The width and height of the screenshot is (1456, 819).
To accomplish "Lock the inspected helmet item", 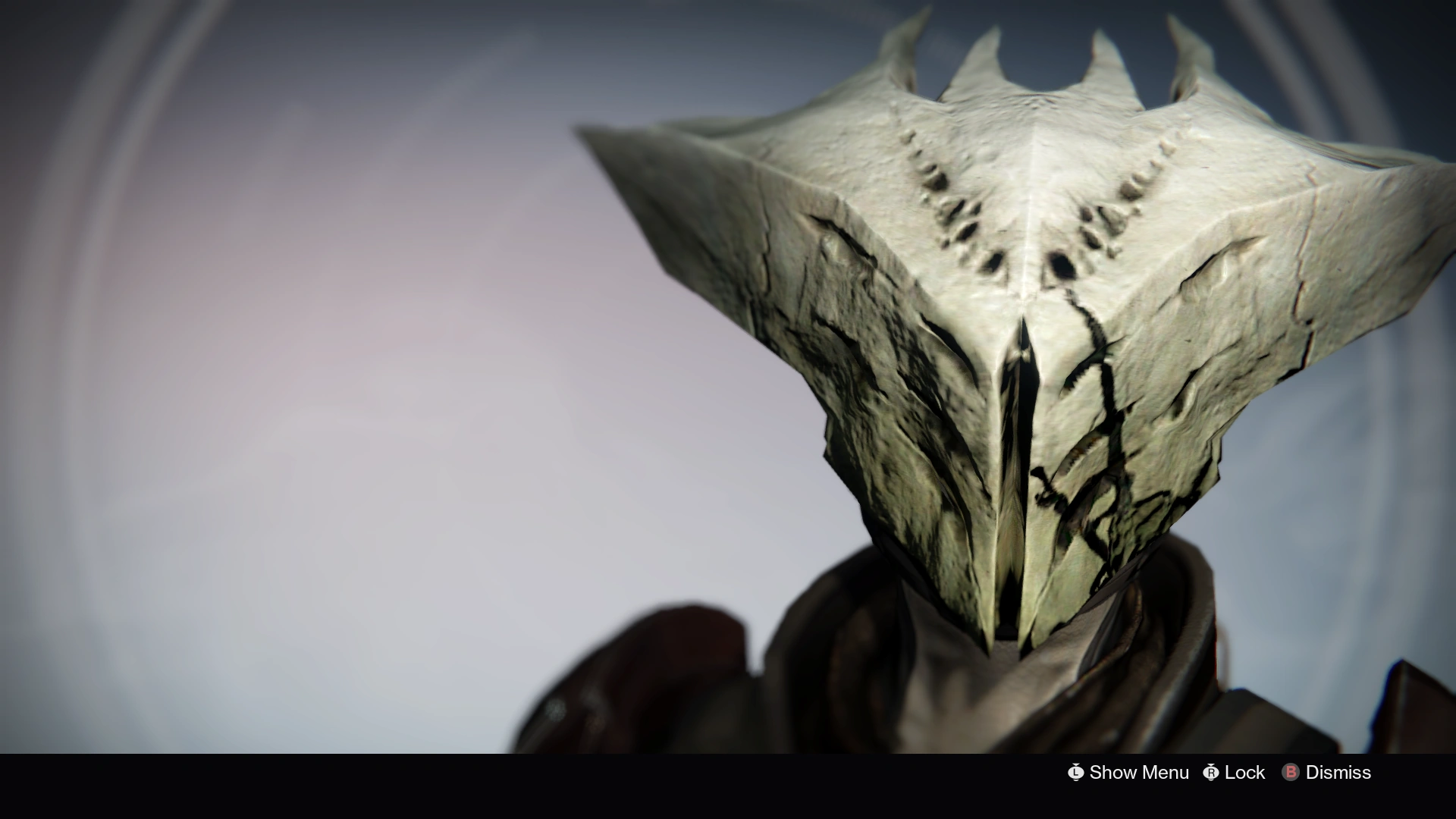I will (x=1245, y=772).
